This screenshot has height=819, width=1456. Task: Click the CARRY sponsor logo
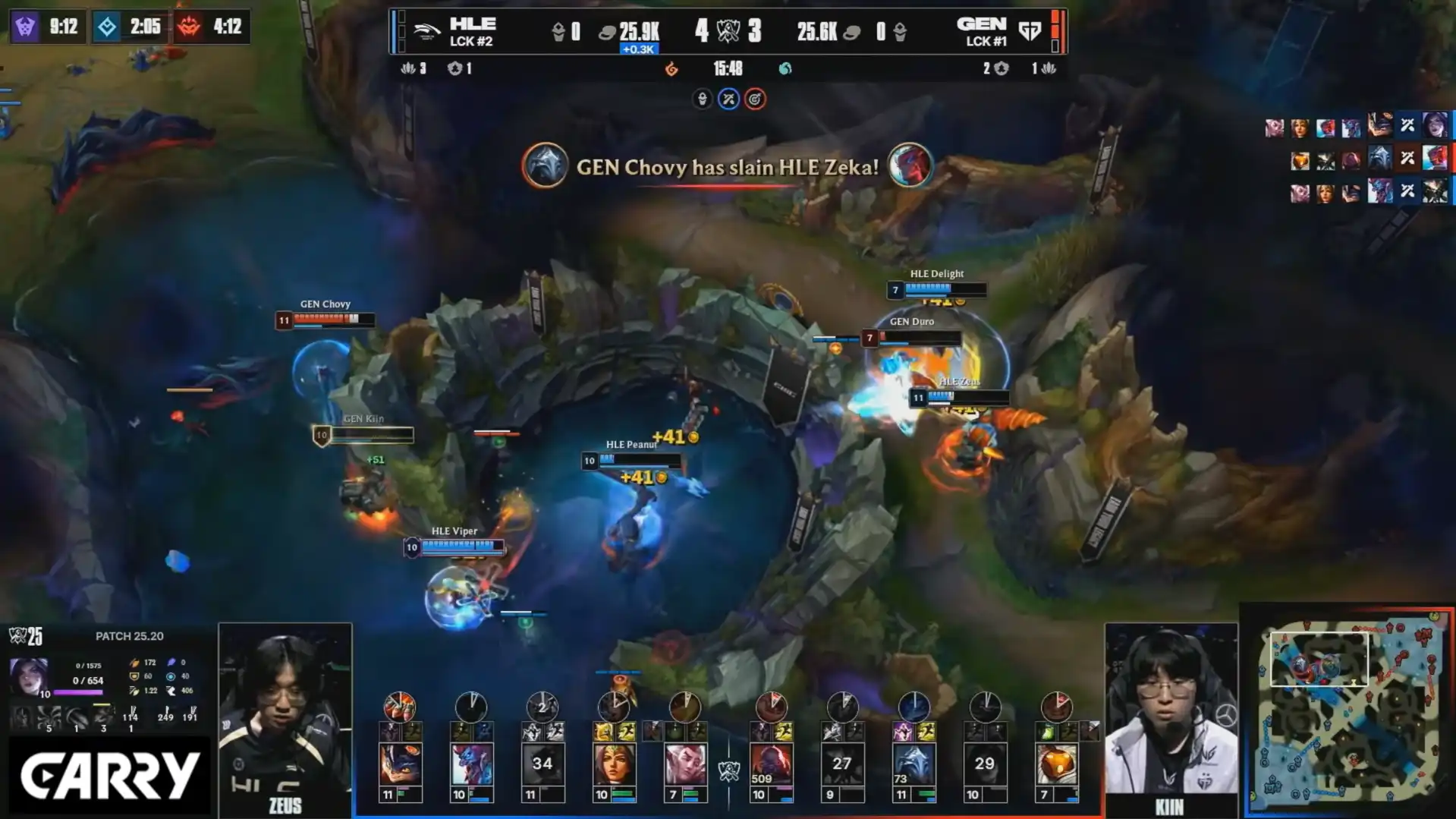pos(109,776)
